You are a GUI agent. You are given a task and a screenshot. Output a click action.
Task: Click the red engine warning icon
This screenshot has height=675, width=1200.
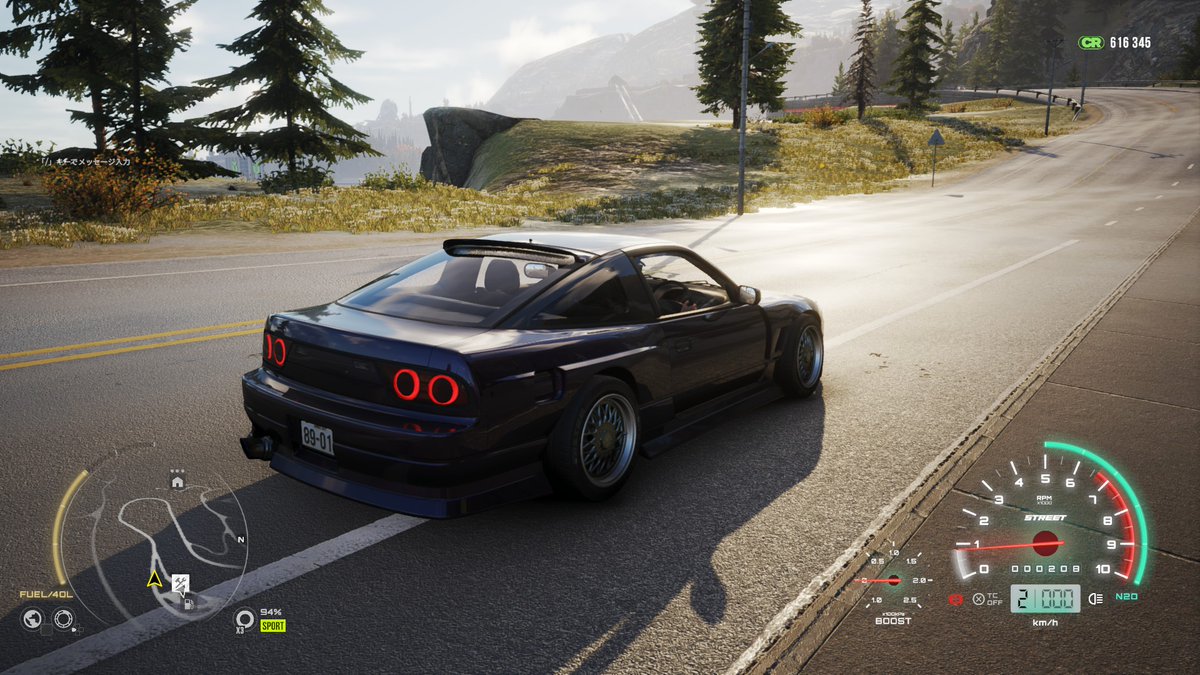click(x=956, y=600)
